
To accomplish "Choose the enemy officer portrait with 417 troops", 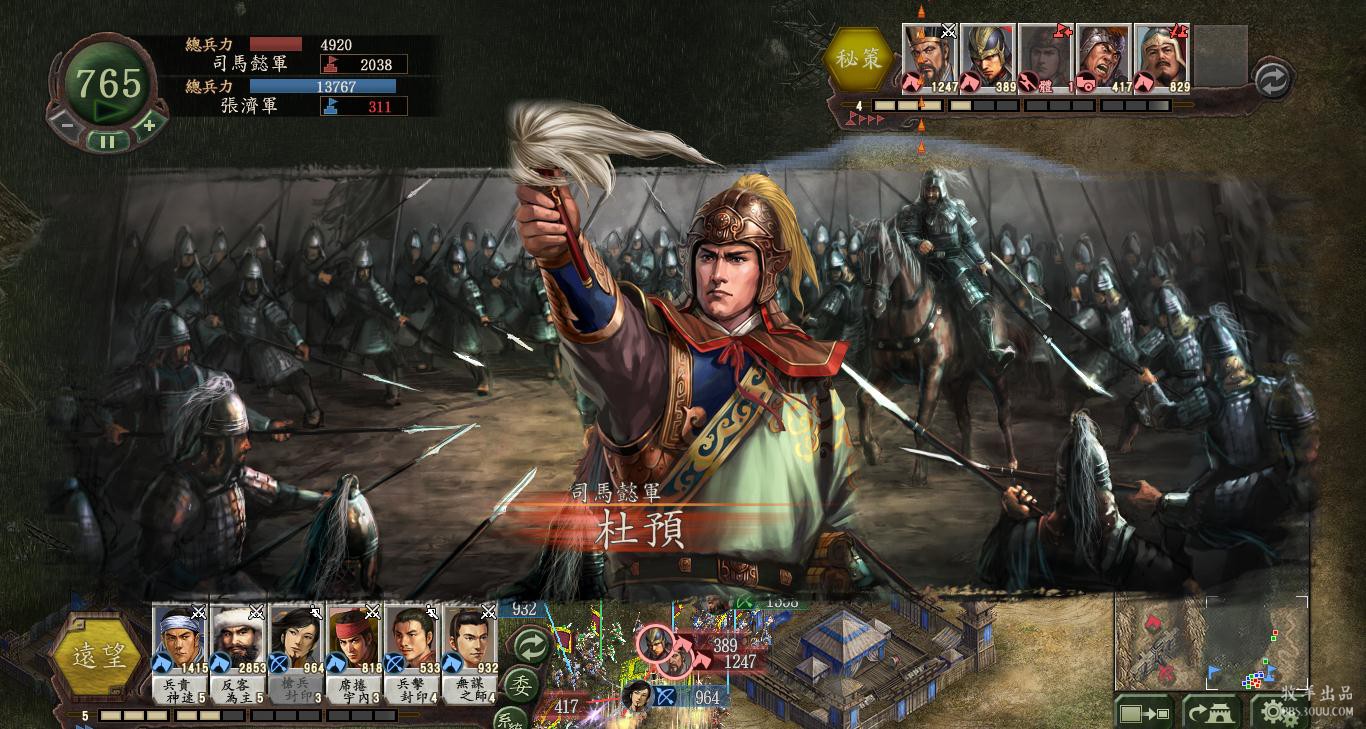I will (x=1104, y=57).
